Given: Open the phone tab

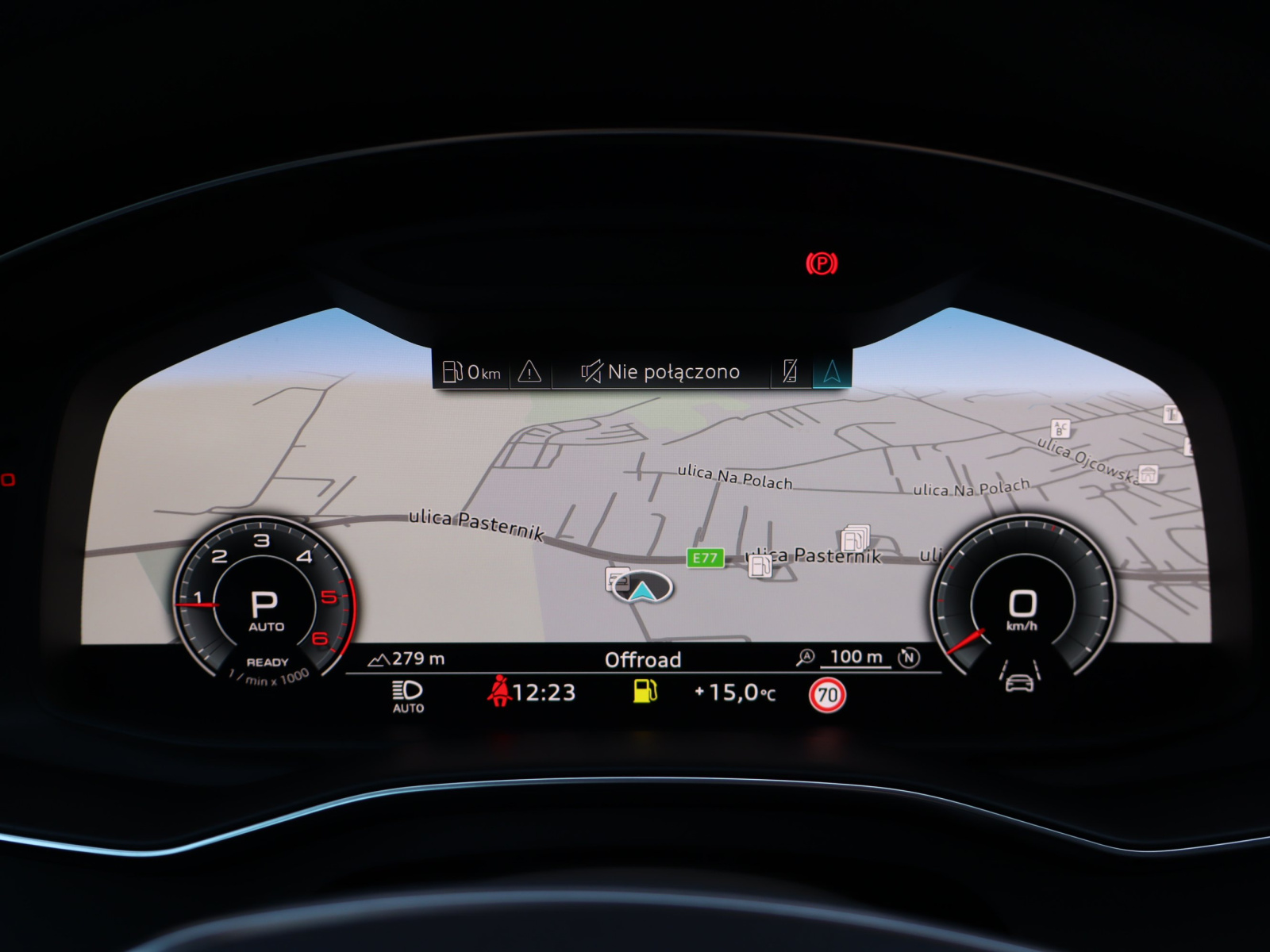Looking at the screenshot, I should pyautogui.click(x=791, y=370).
